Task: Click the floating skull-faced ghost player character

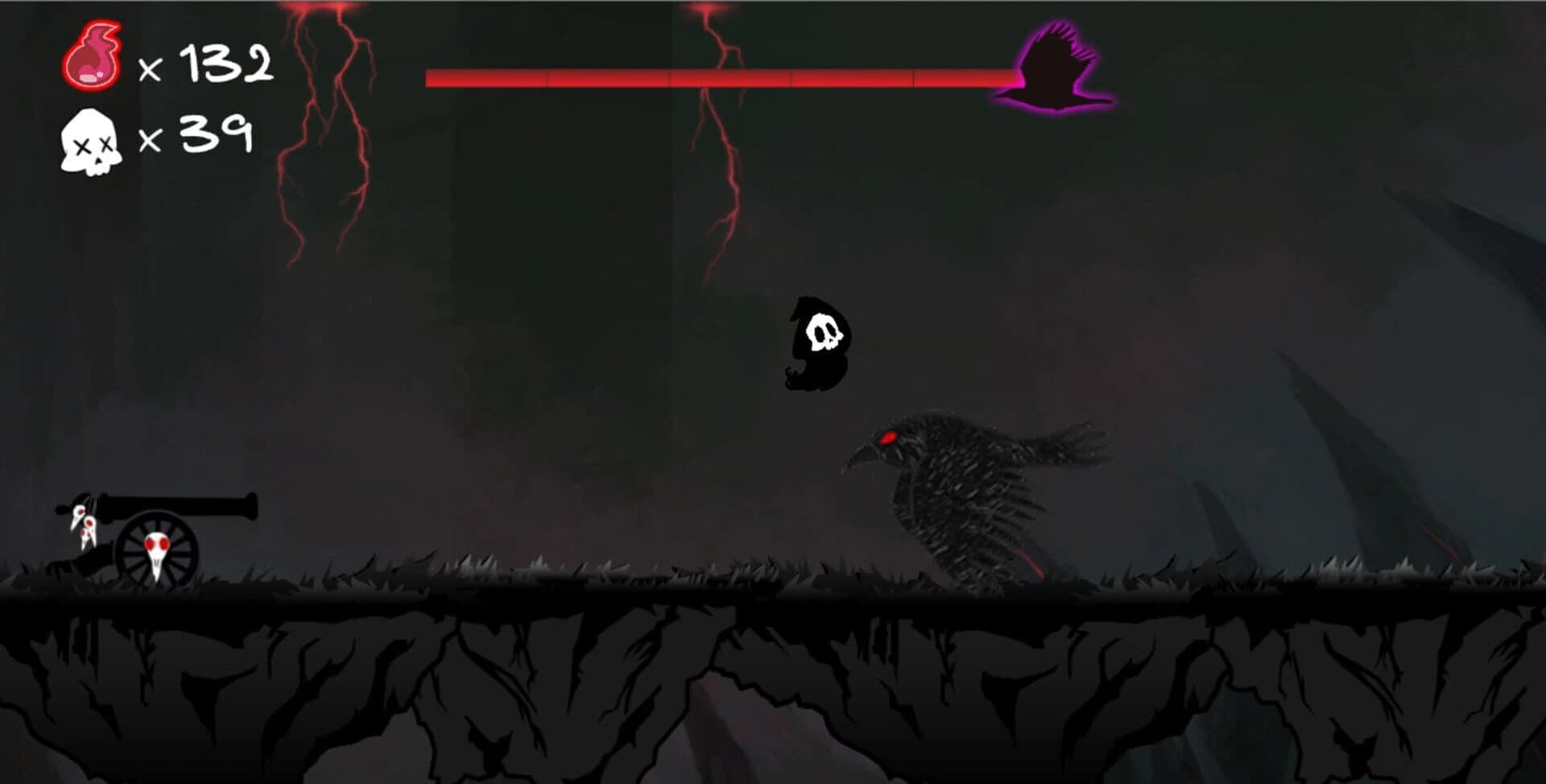Action: click(817, 342)
